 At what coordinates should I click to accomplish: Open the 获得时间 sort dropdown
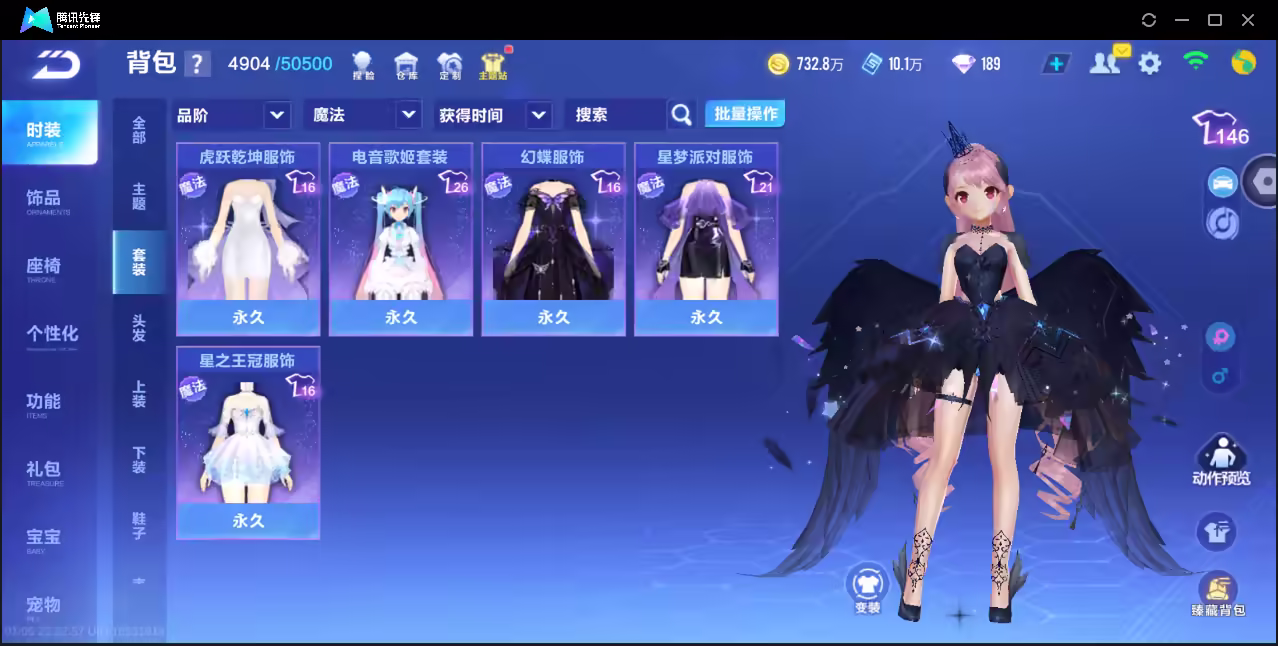click(x=494, y=115)
